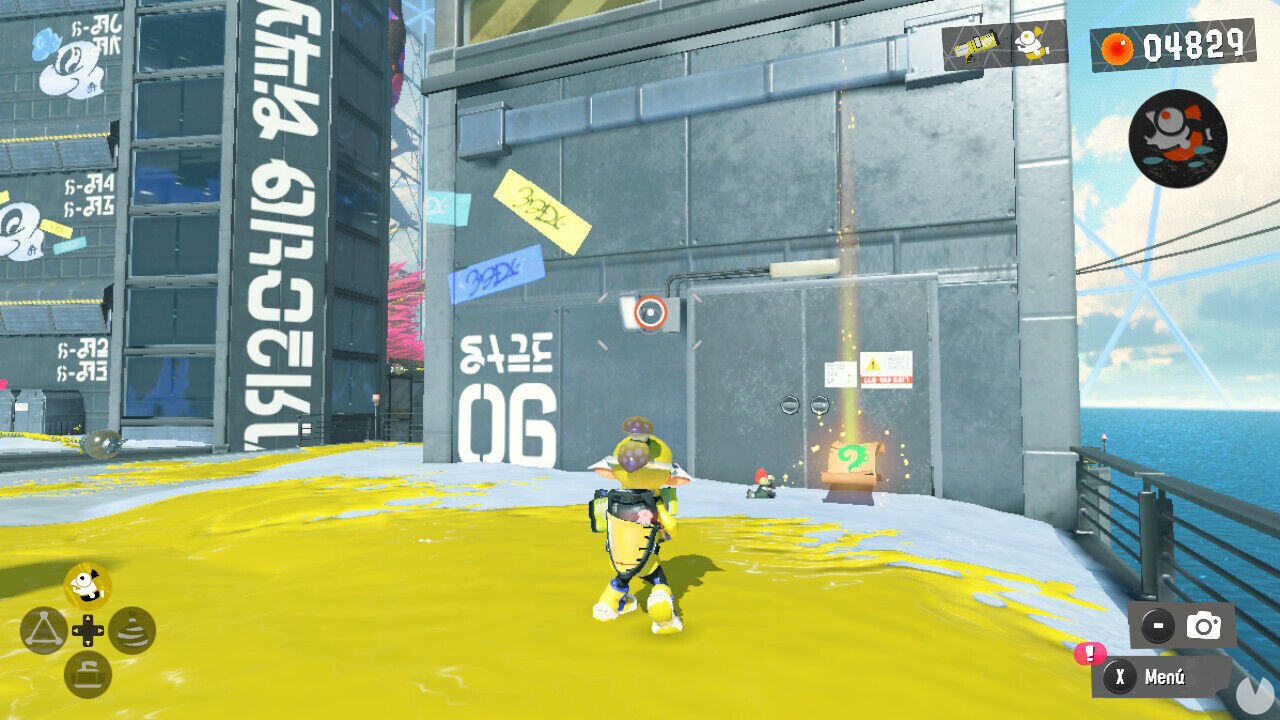
Task: Toggle the up arrow on the D-pad cross
Action: (x=87, y=618)
